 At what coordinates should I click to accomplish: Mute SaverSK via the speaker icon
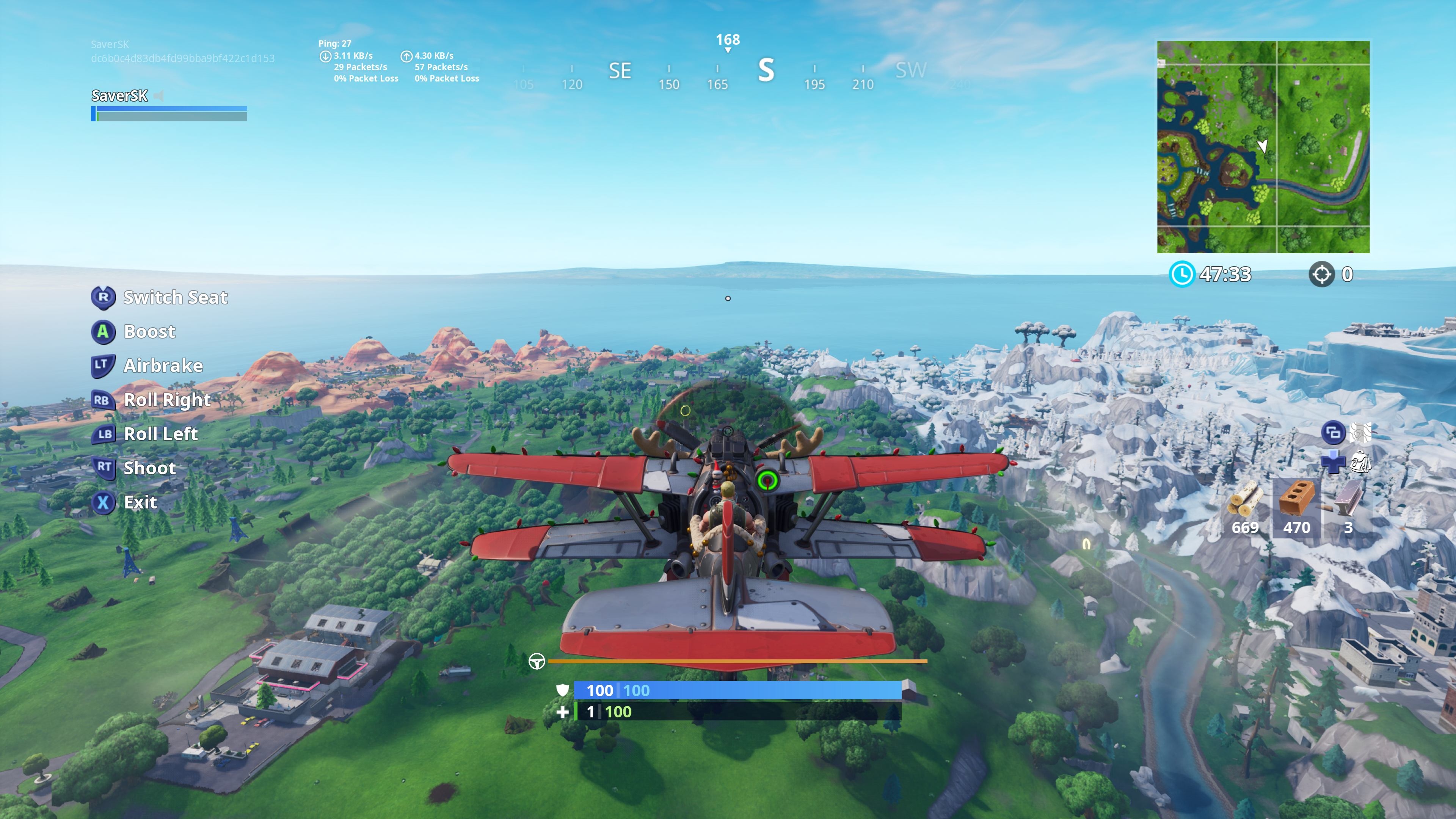click(x=159, y=96)
